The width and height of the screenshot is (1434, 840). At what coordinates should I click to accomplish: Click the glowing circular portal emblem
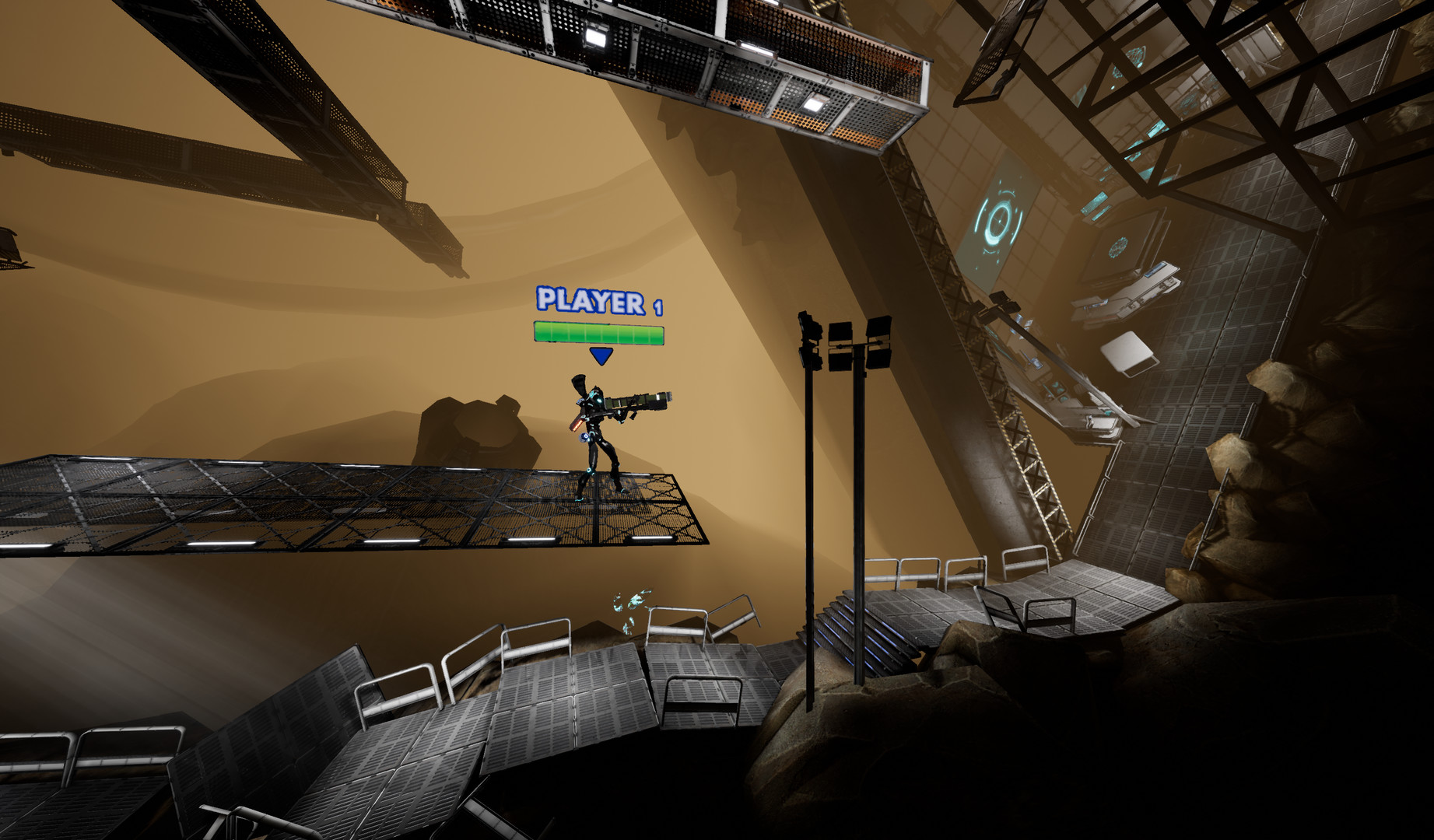(x=1000, y=222)
